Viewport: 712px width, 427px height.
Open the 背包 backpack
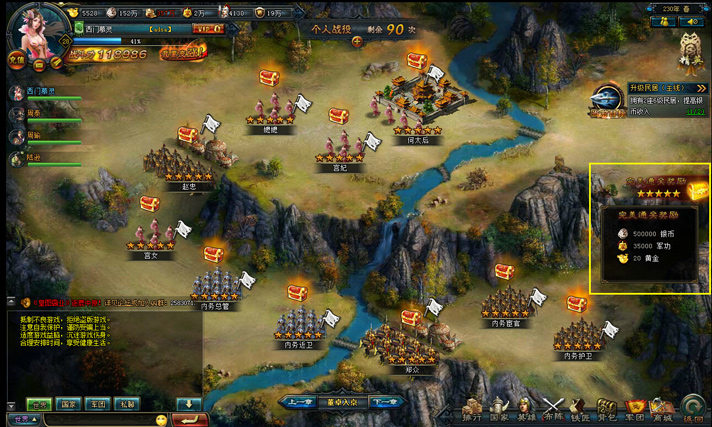pyautogui.click(x=607, y=409)
